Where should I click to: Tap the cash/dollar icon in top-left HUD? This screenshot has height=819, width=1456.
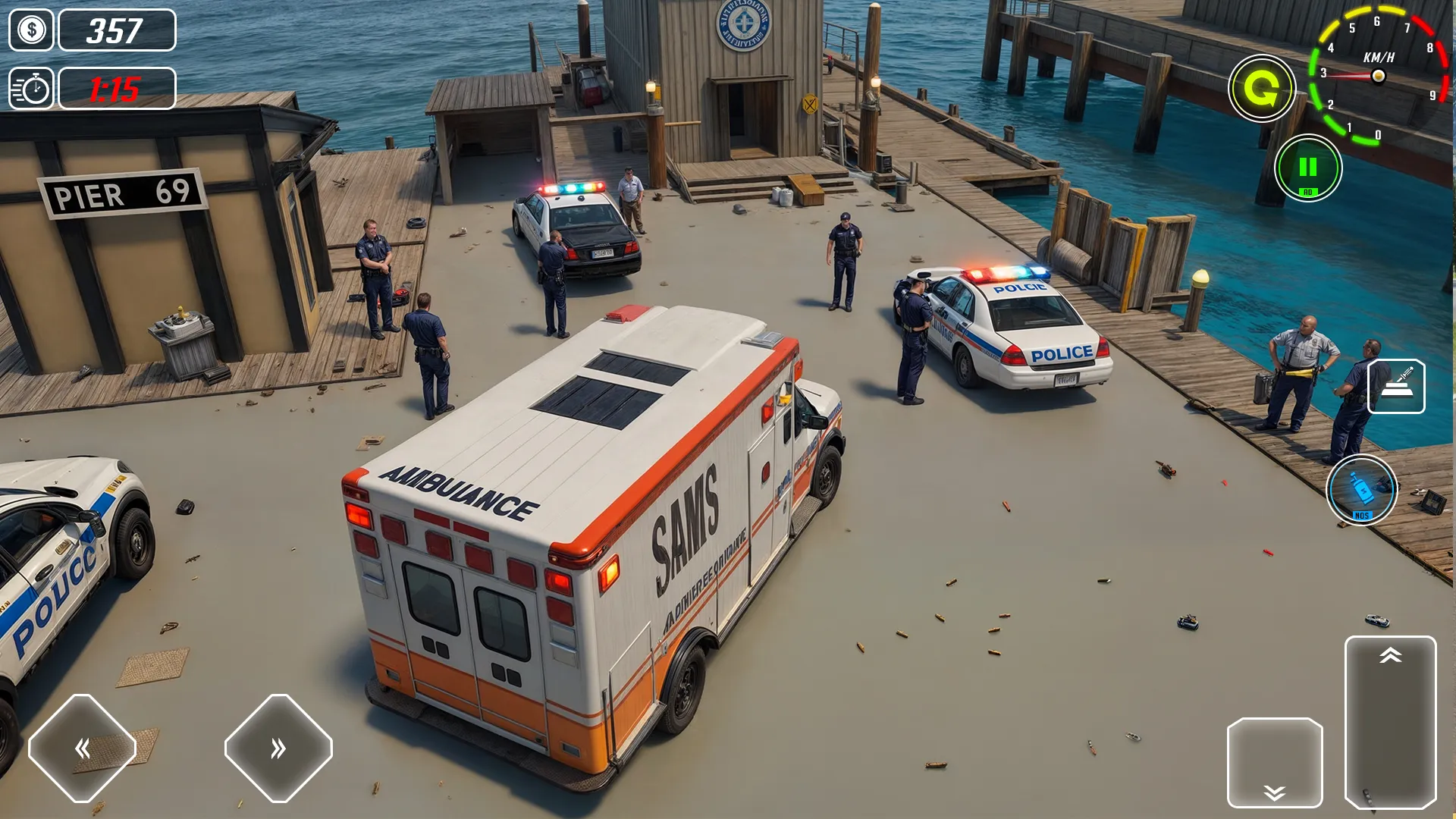click(30, 30)
